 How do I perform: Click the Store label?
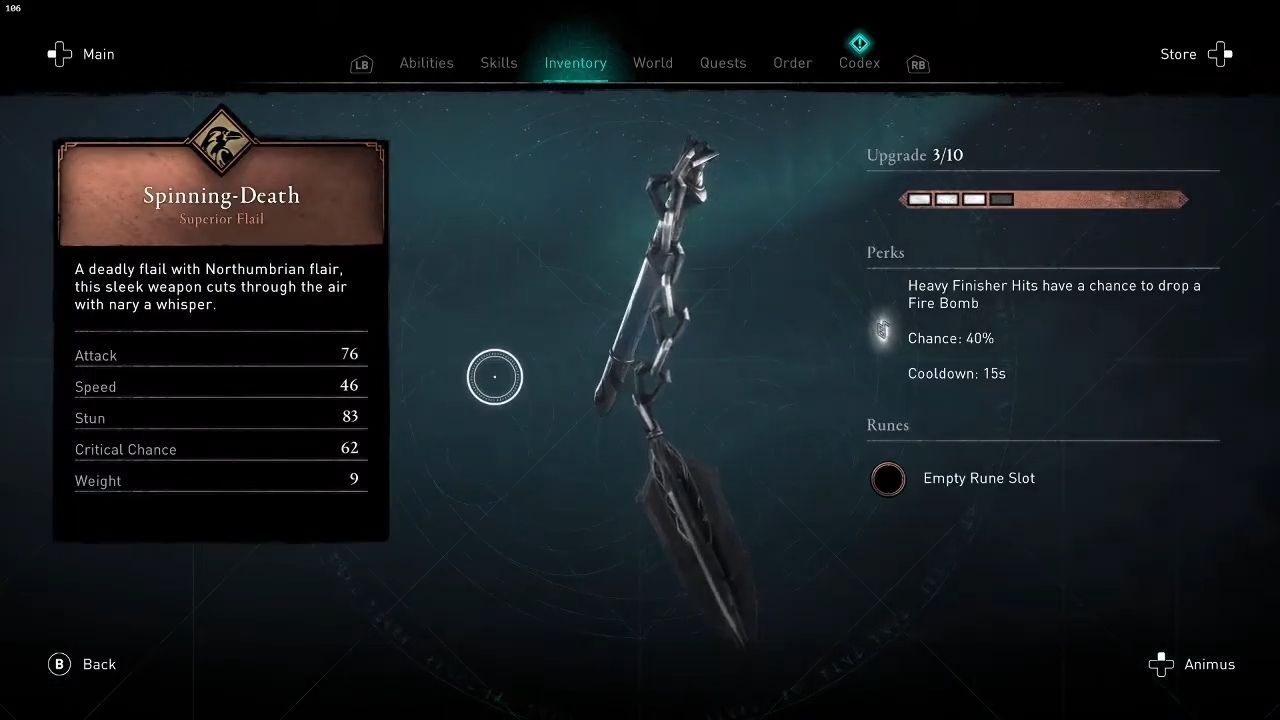click(1178, 54)
